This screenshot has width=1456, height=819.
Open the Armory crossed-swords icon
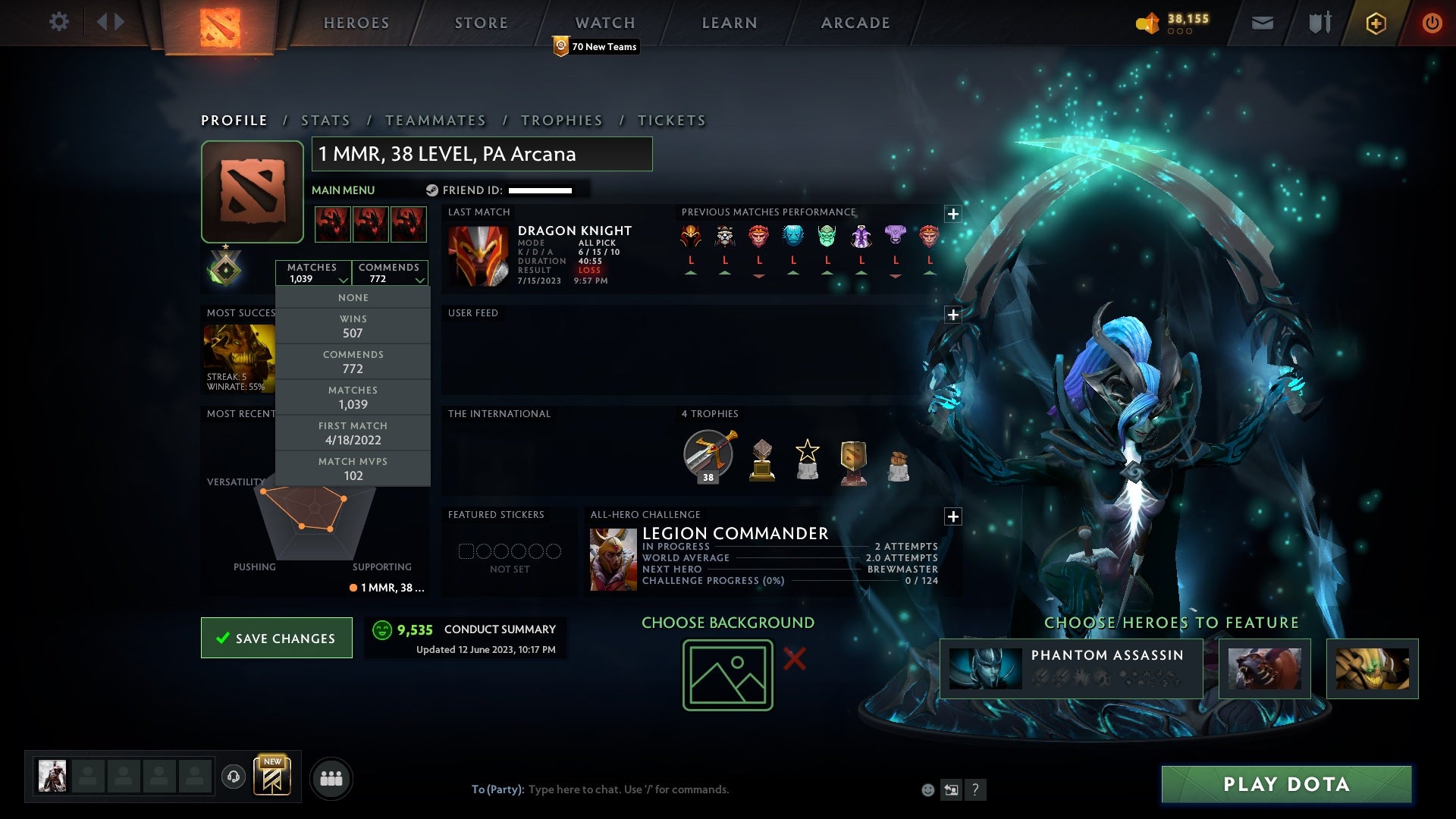tap(1319, 22)
